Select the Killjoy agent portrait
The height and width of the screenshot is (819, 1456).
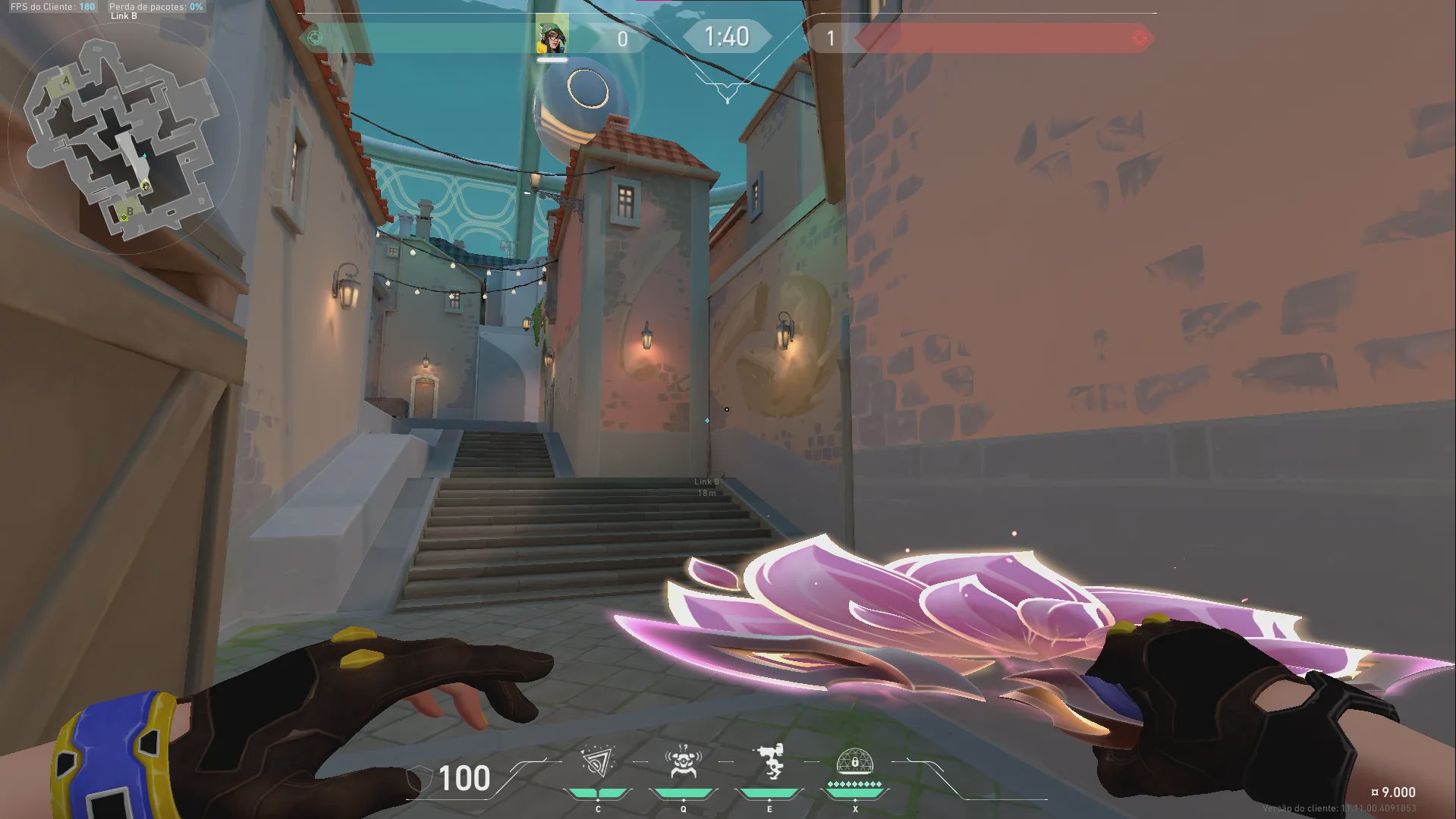click(x=552, y=35)
